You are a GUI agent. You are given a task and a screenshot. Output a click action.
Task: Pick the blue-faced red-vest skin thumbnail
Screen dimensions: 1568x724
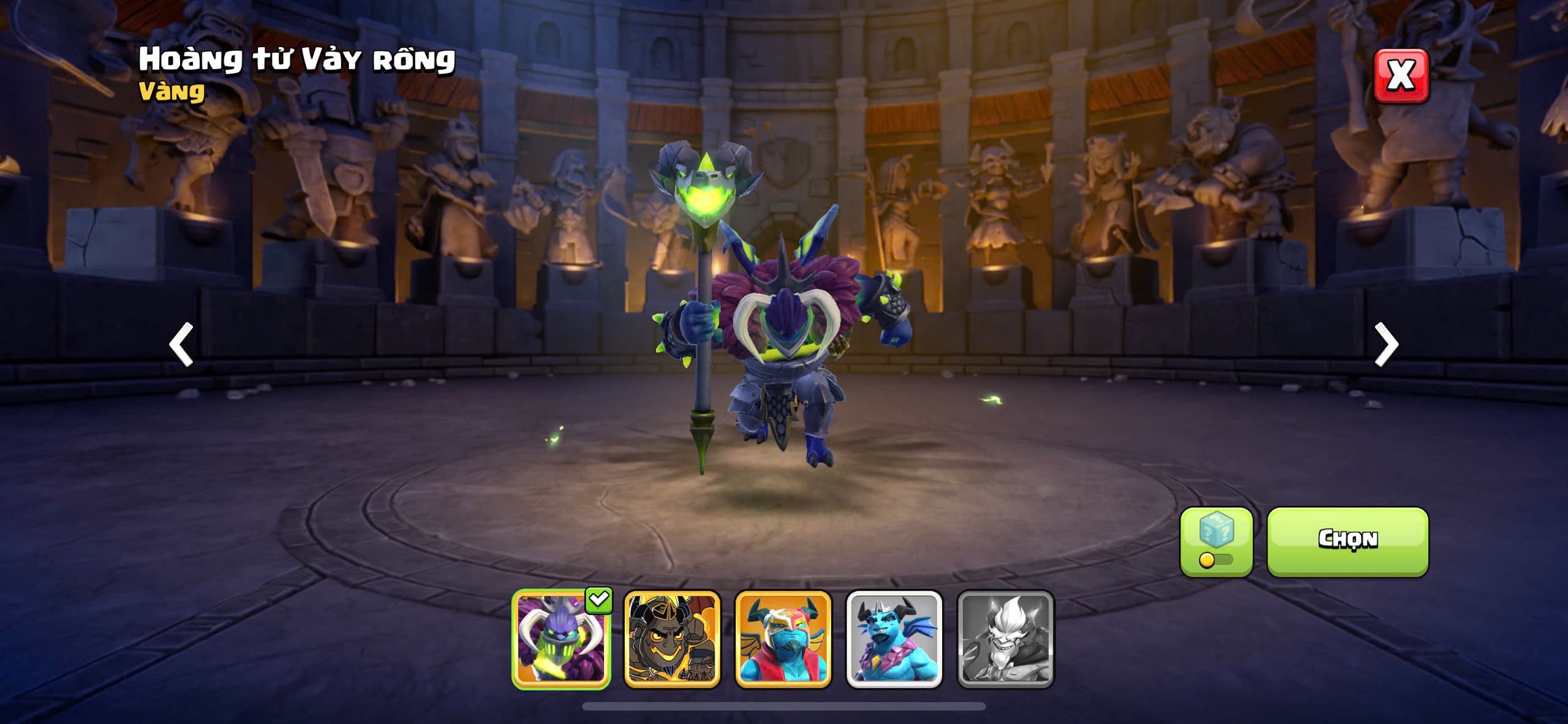coord(783,639)
